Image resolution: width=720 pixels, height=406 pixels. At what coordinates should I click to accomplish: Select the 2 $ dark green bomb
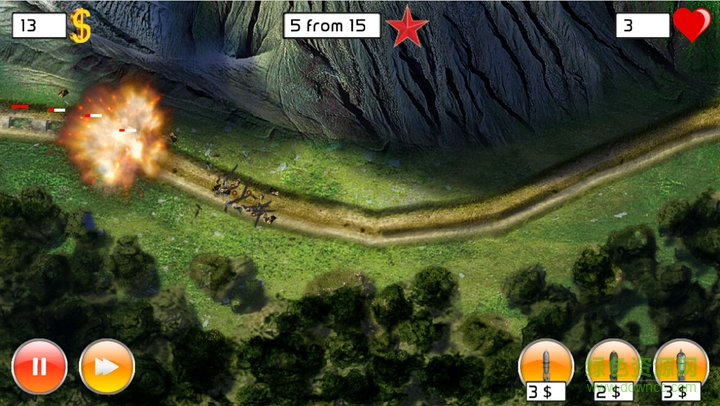613,365
